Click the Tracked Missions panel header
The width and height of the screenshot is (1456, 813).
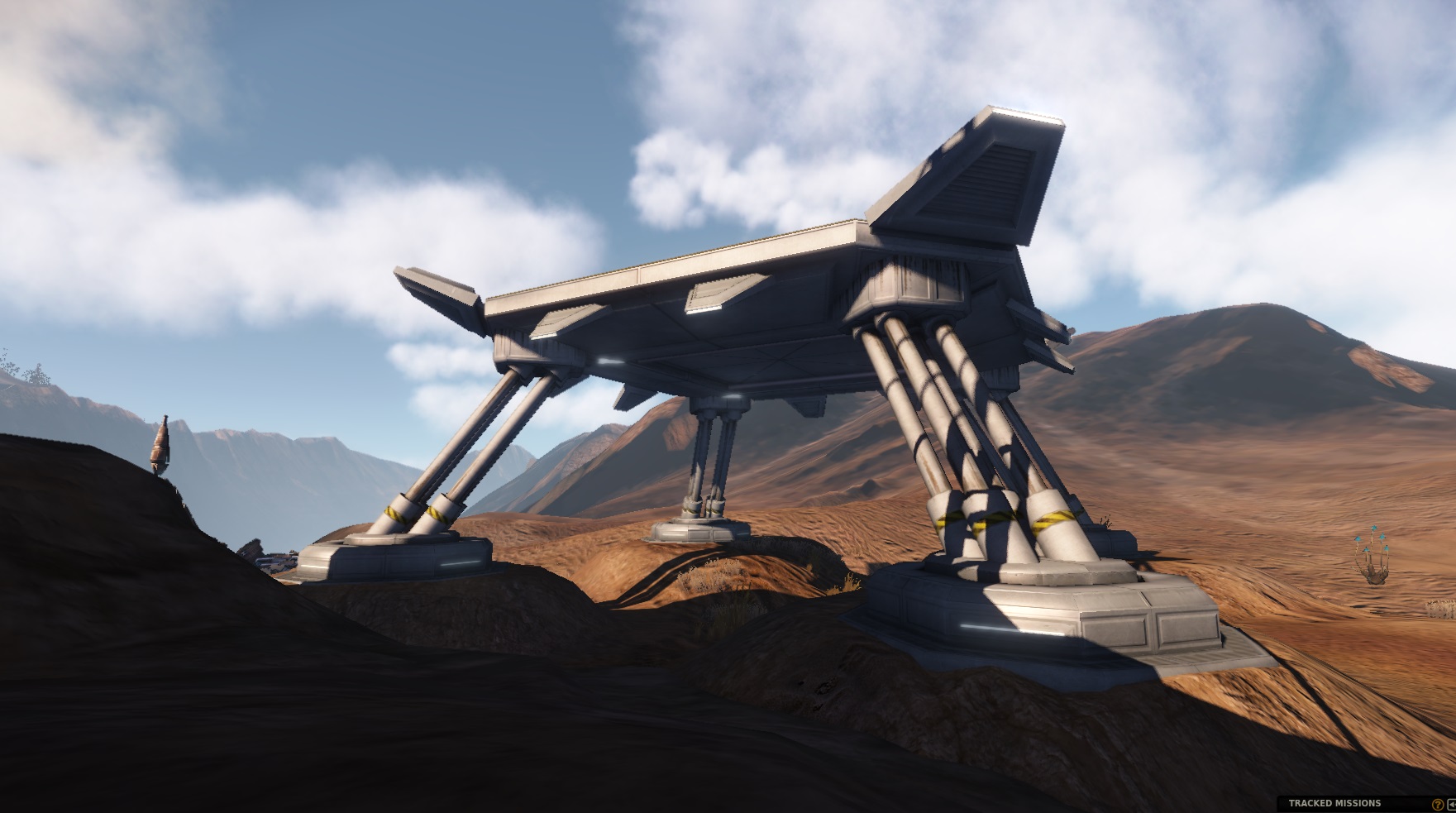coord(1334,803)
